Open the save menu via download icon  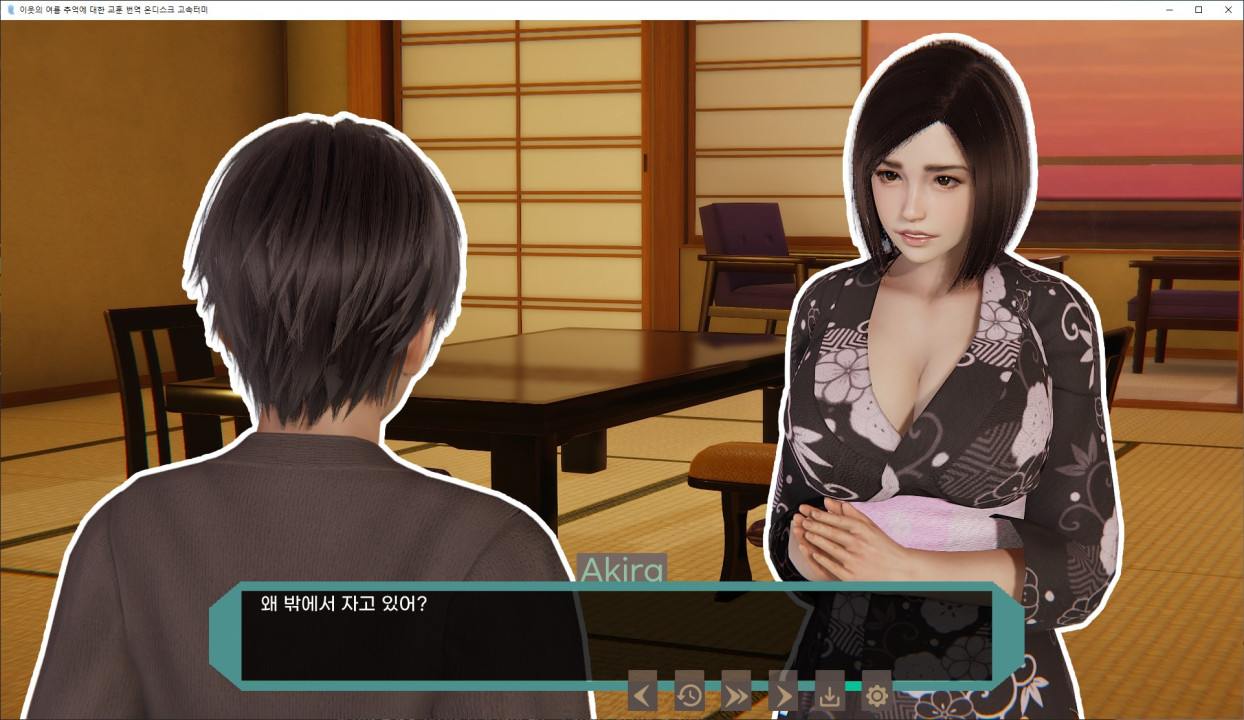pos(829,693)
